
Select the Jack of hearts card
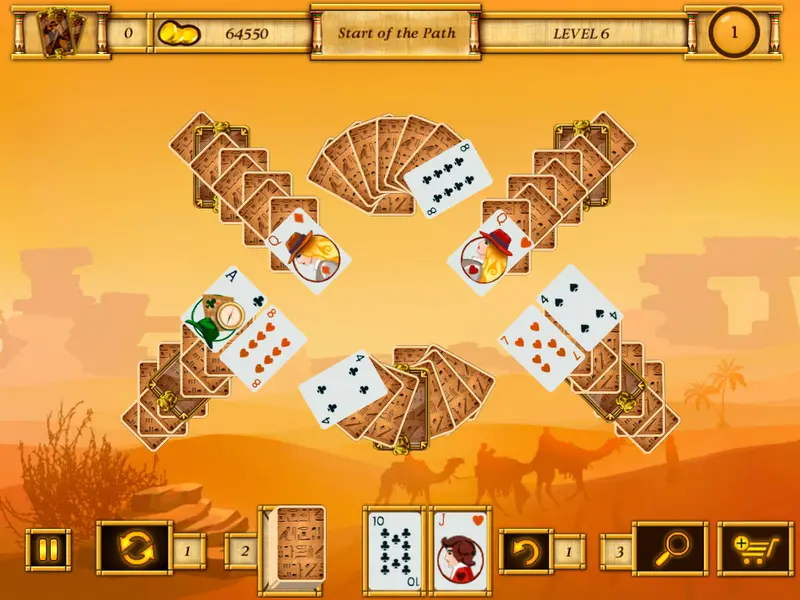tap(461, 551)
